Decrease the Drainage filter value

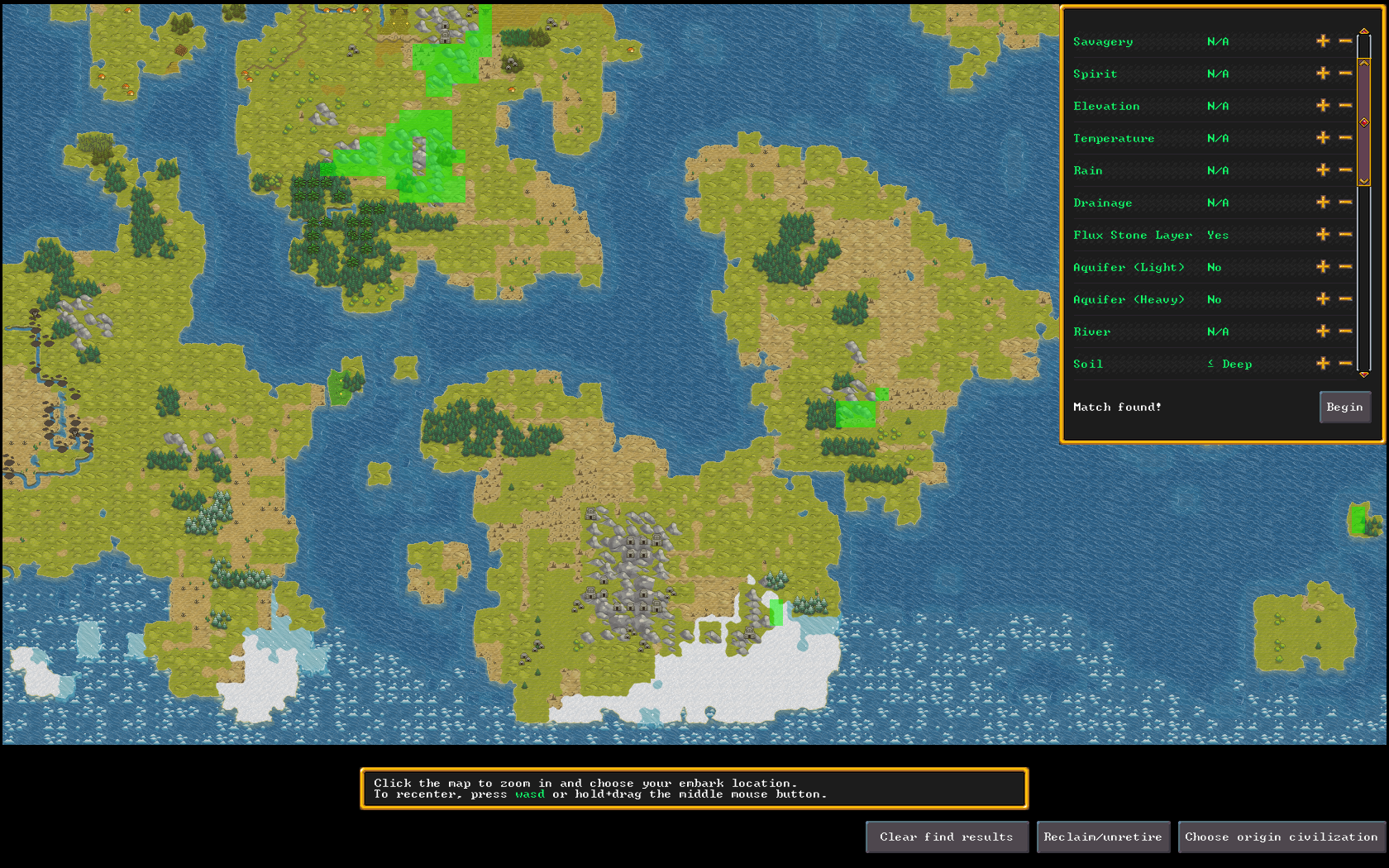[1345, 203]
